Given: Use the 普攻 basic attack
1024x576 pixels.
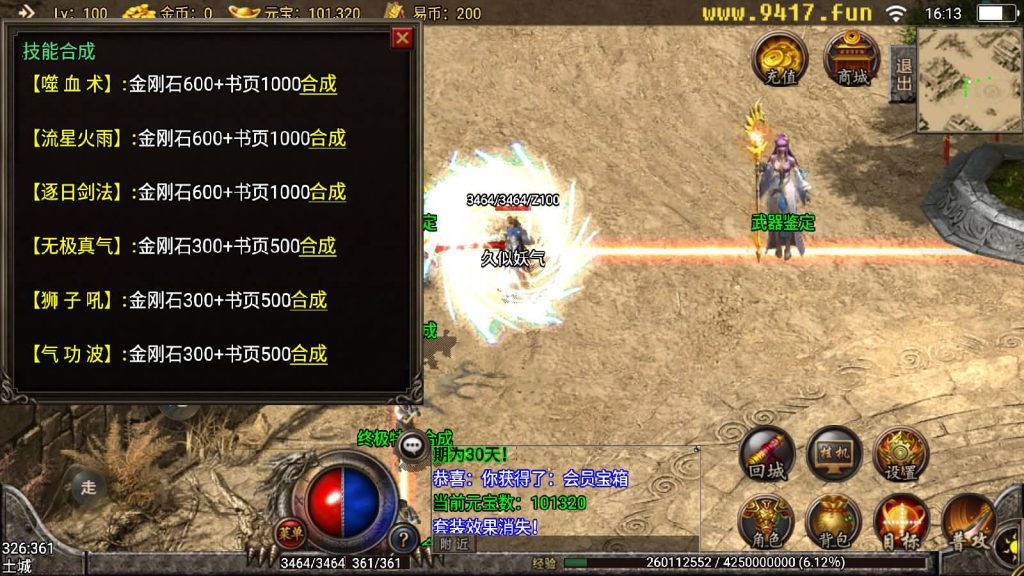Looking at the screenshot, I should coord(968,521).
